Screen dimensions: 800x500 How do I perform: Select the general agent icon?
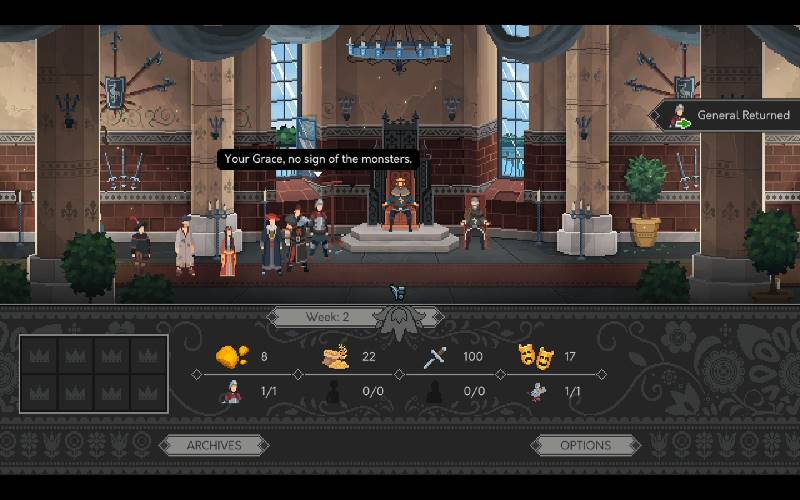tap(232, 391)
